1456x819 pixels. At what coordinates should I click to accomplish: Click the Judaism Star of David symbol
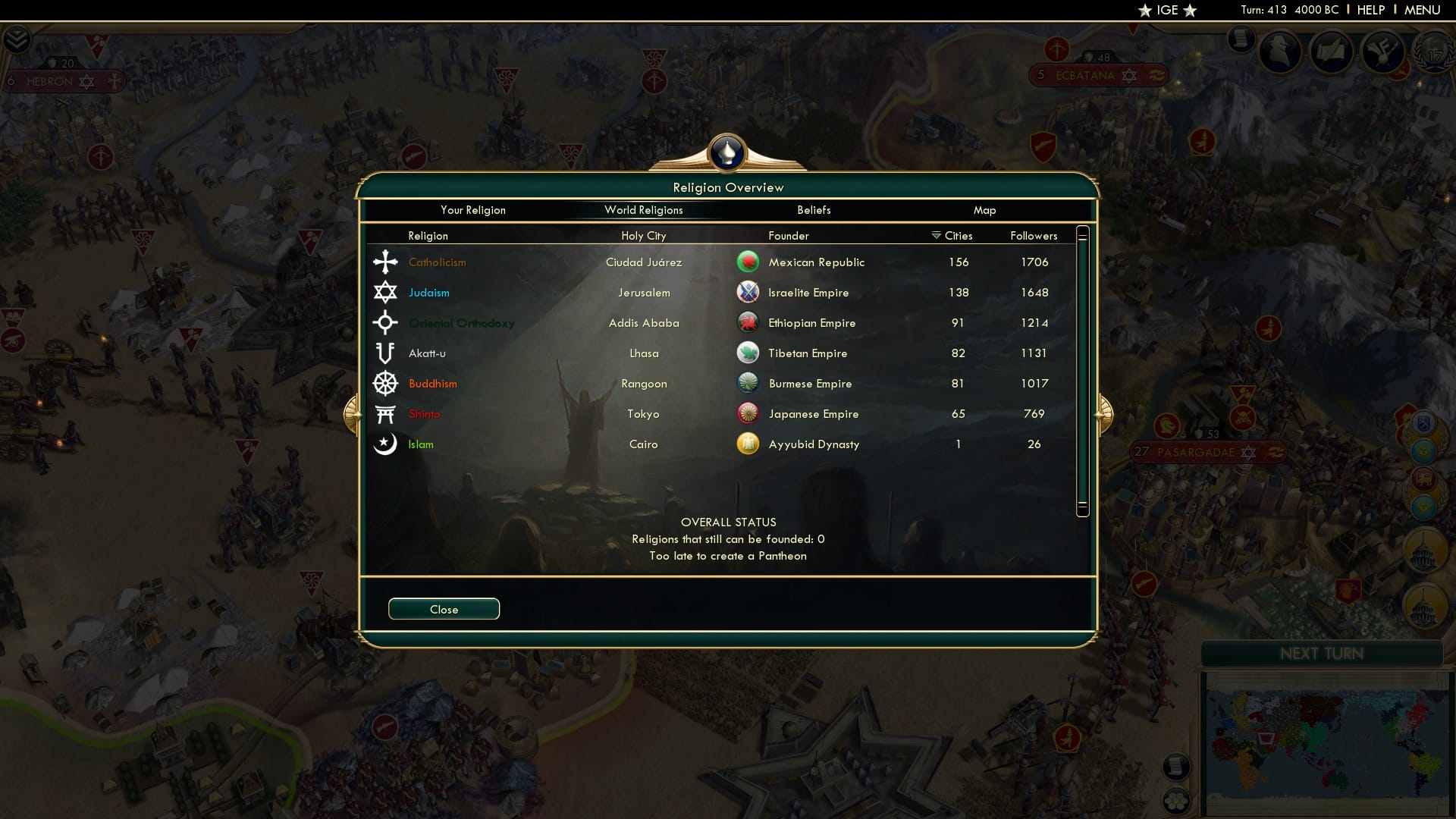[385, 292]
